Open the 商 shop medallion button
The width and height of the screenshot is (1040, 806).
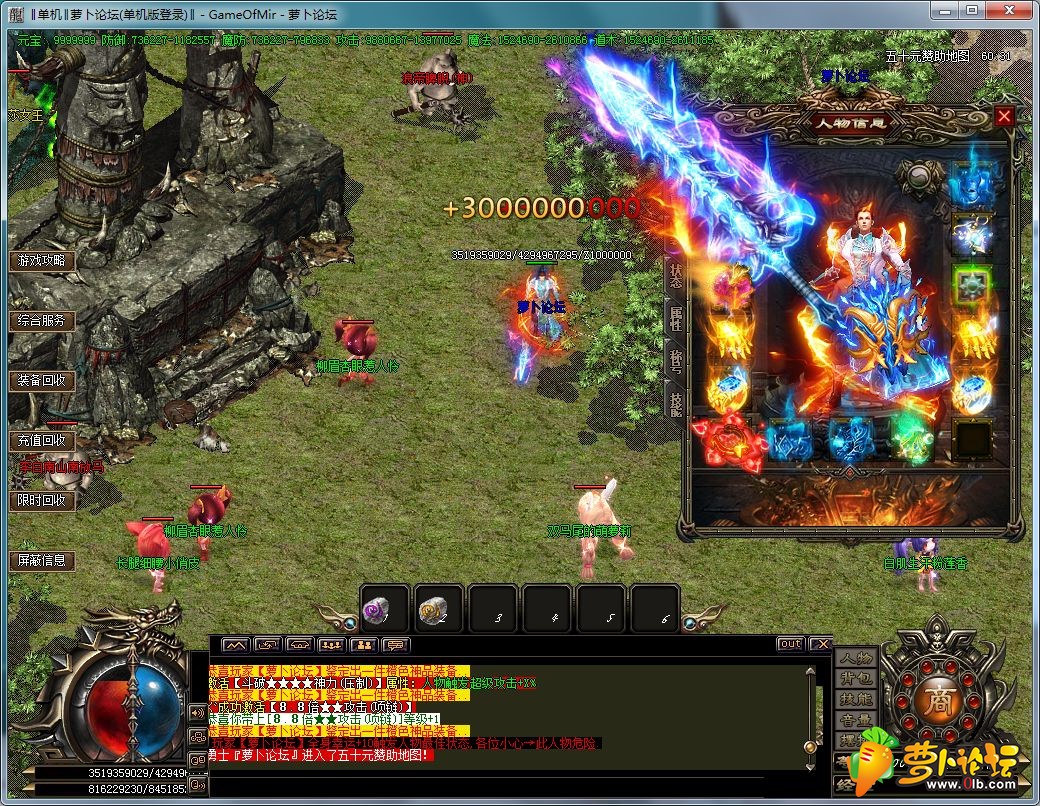[936, 698]
